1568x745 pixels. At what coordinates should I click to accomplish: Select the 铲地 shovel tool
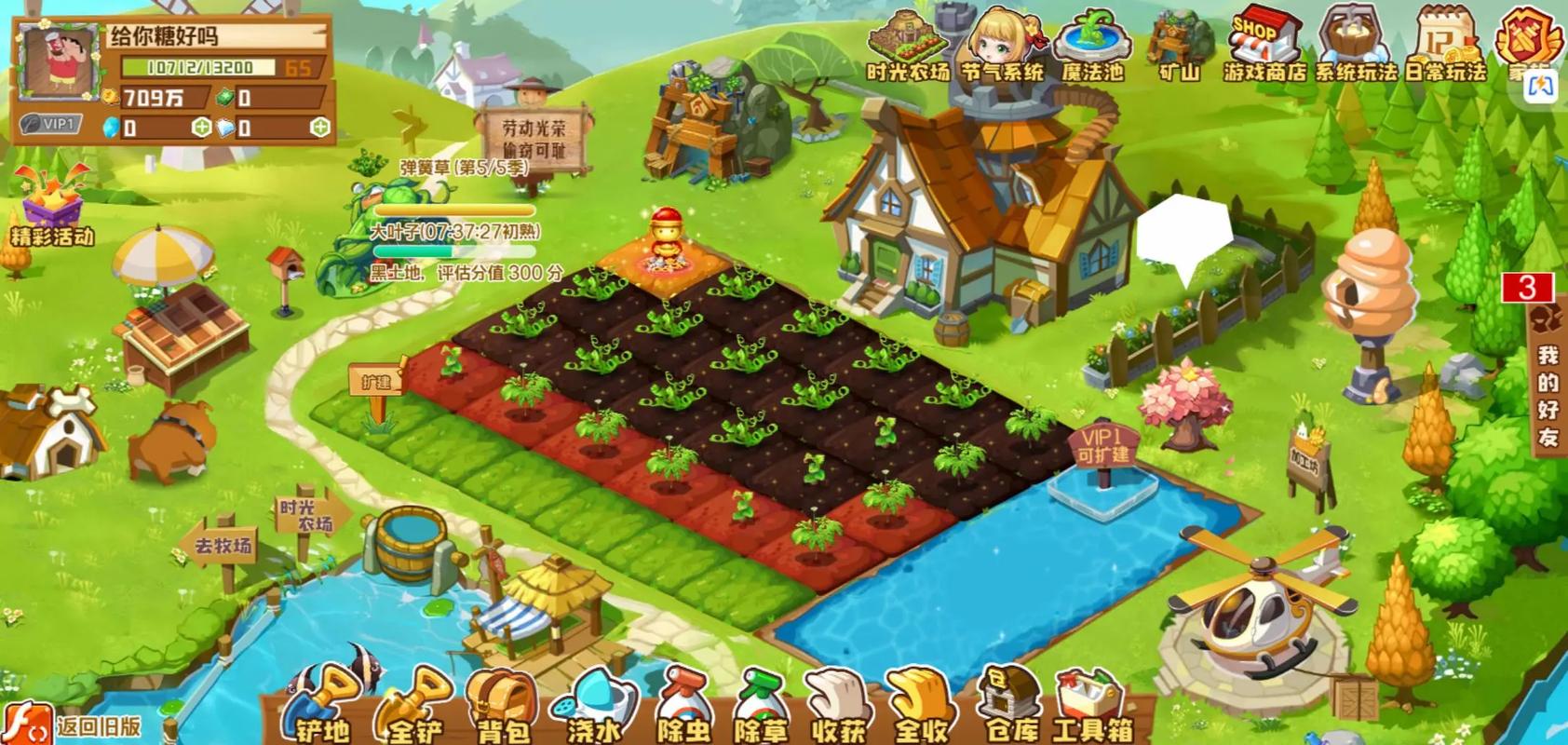[x=323, y=707]
